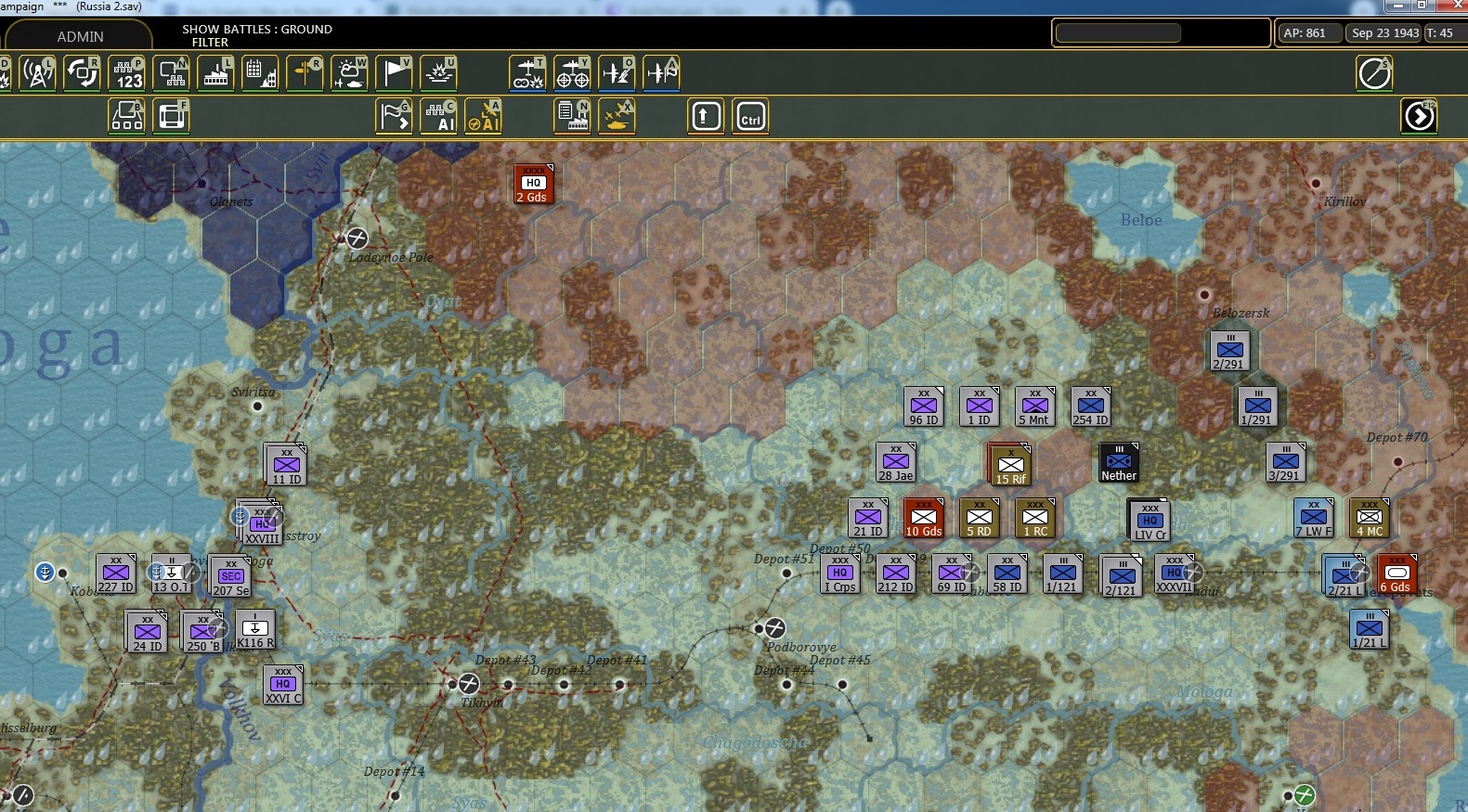
Task: Click the air combat plane icon with explosion
Action: click(x=527, y=72)
